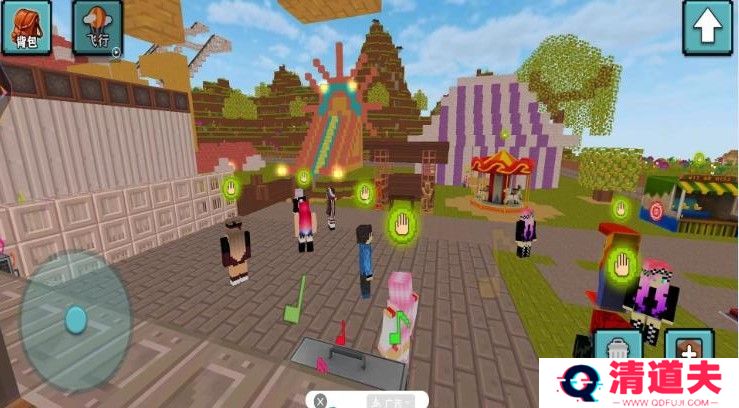Viewport: 739px width, 408px height.
Task: Tap the white up-arrow jump button
Action: point(707,27)
